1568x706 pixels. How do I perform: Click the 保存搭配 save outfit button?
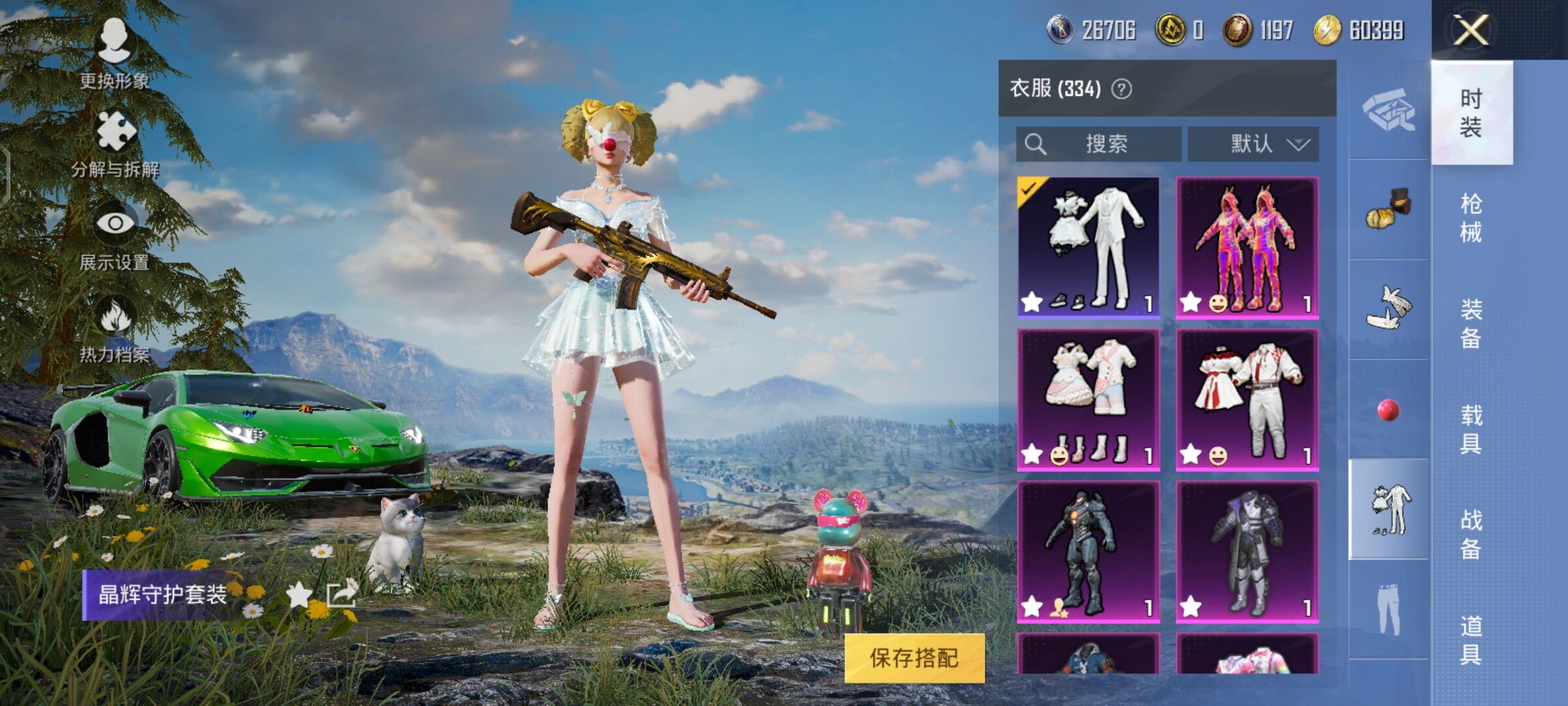(914, 658)
